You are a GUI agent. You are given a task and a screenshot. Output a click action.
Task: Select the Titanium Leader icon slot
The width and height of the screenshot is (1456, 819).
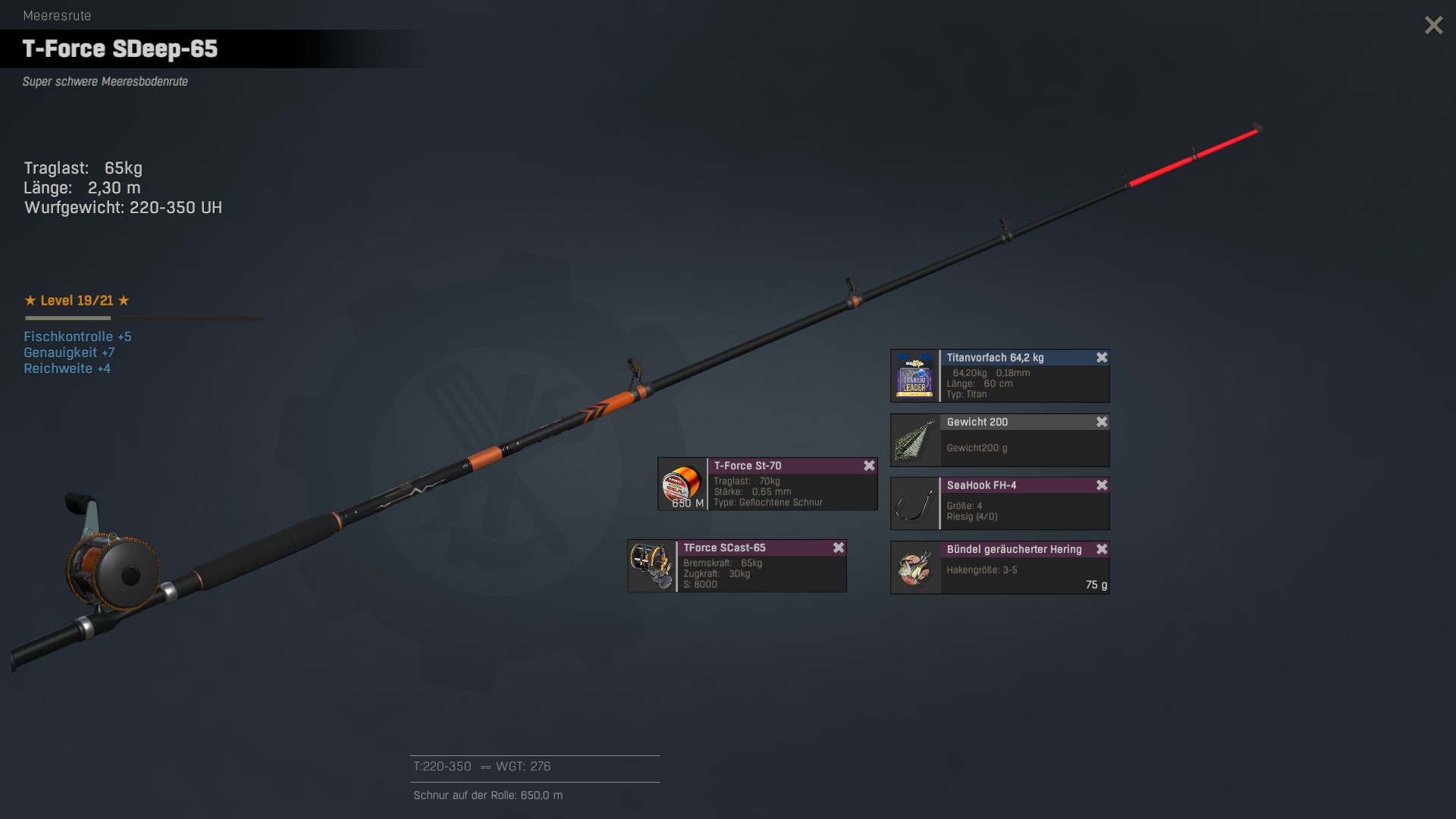tap(915, 376)
